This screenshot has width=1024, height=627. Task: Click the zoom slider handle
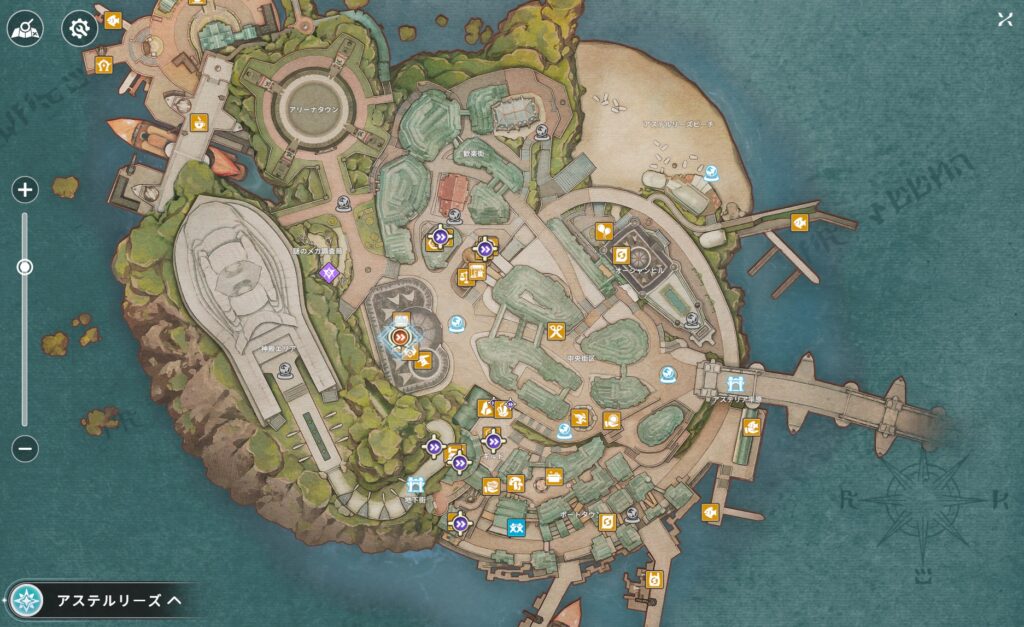(25, 267)
